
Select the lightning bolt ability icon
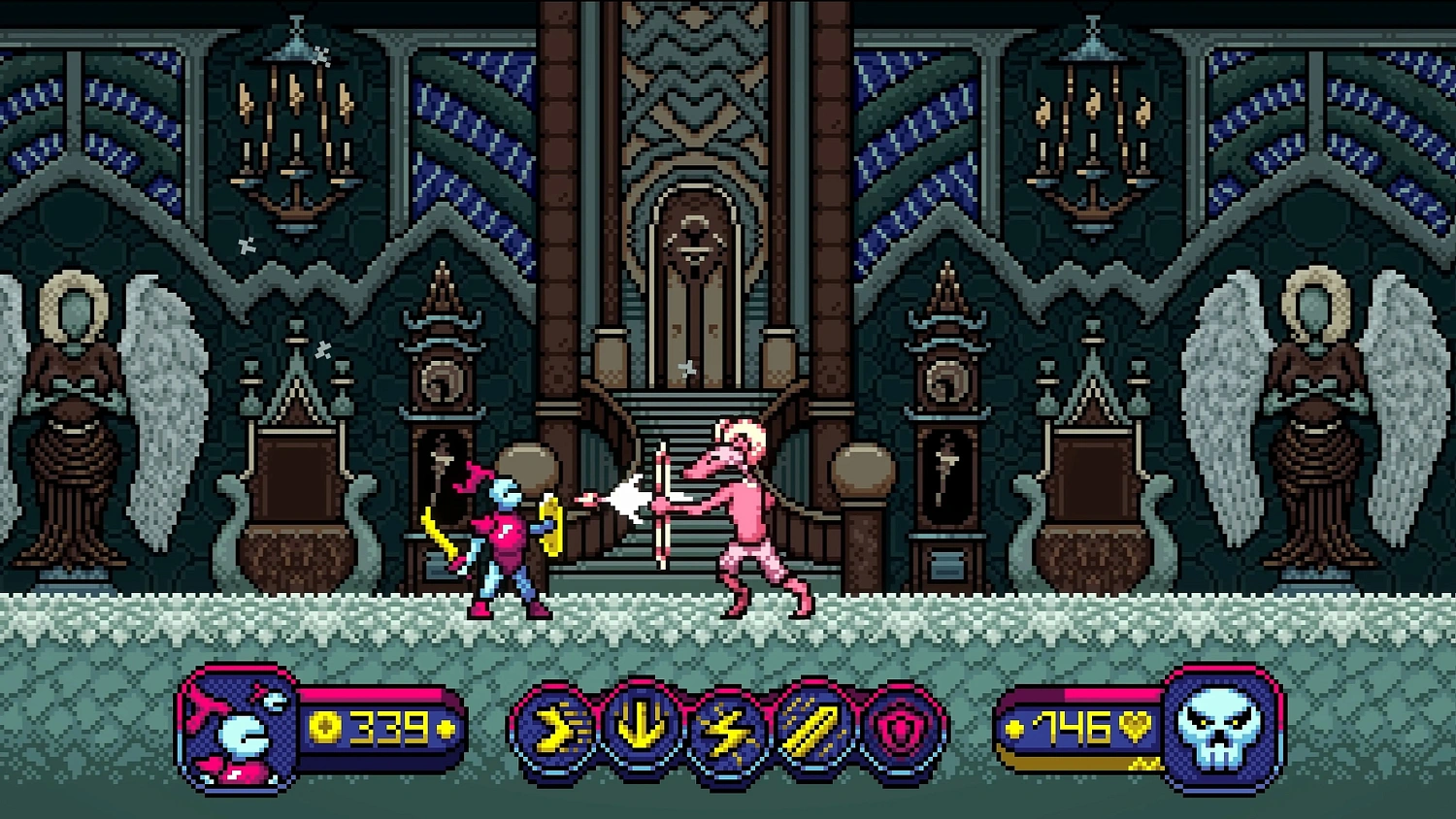[727, 728]
